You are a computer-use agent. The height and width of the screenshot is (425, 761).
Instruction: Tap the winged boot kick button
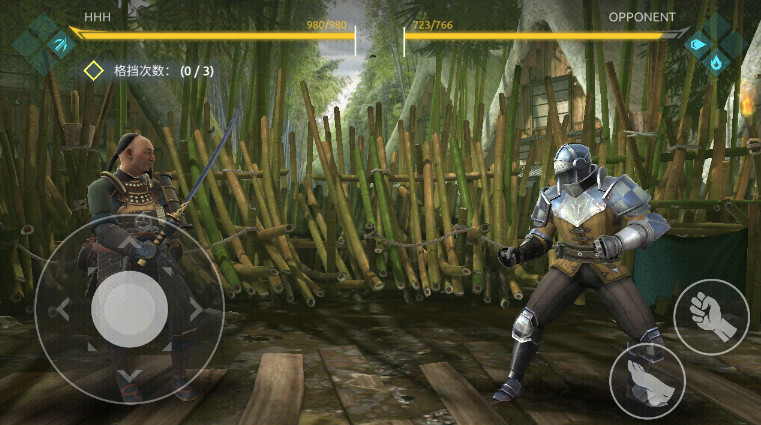click(x=647, y=380)
